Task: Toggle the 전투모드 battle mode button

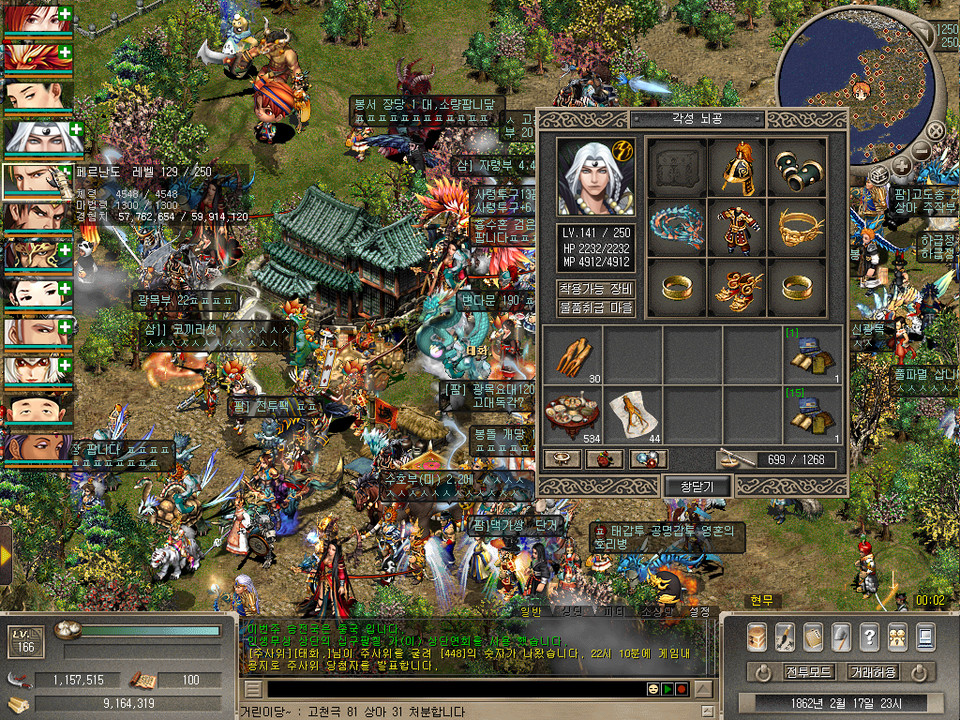Action: pyautogui.click(x=806, y=671)
